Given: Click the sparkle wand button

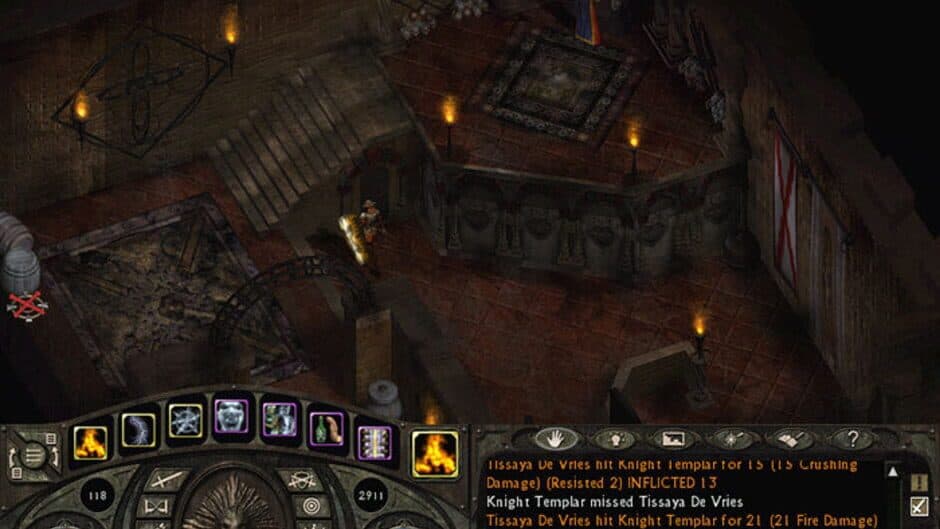Looking at the screenshot, I should click(x=731, y=438).
